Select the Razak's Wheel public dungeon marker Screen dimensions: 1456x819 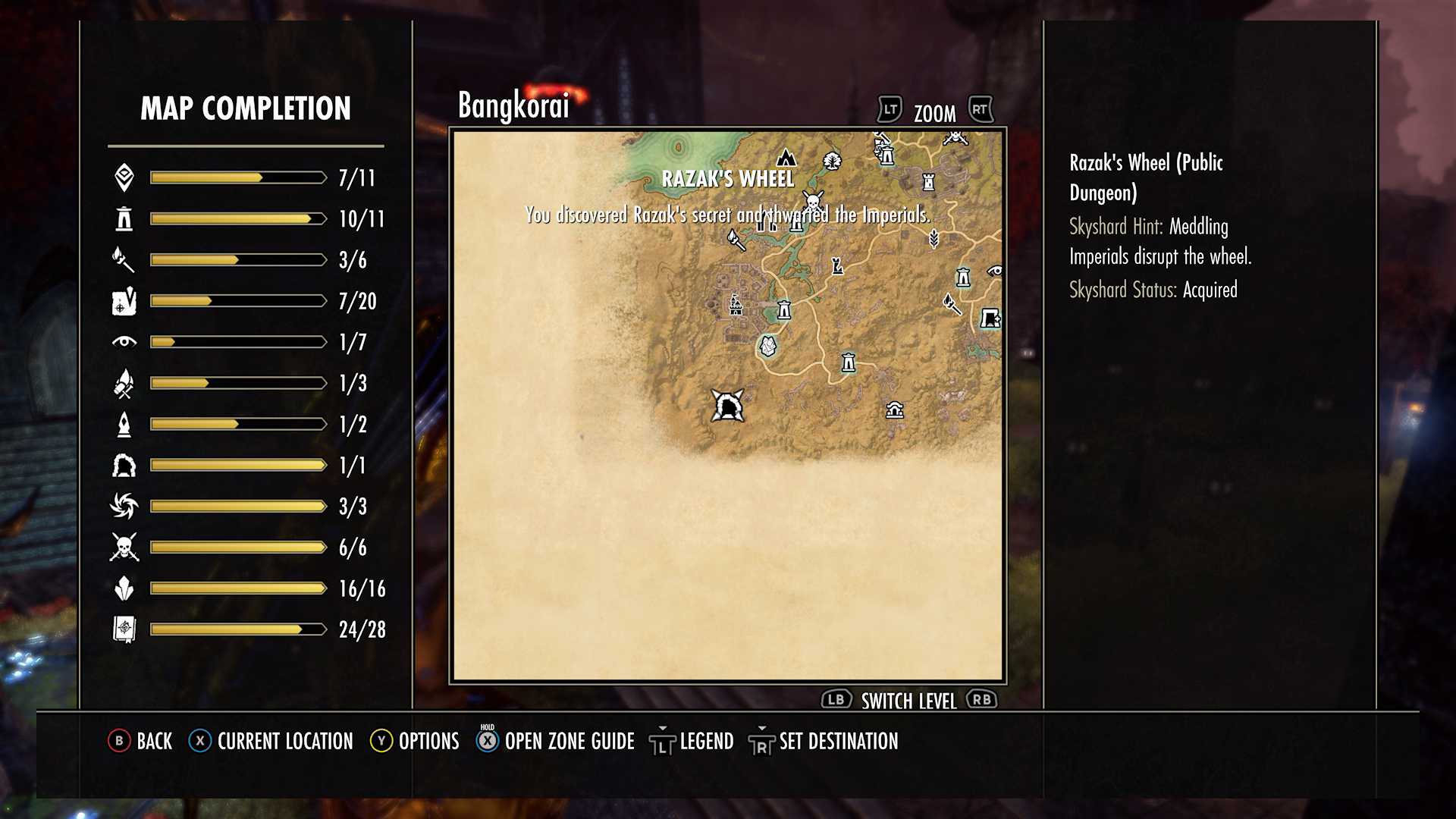click(x=728, y=406)
